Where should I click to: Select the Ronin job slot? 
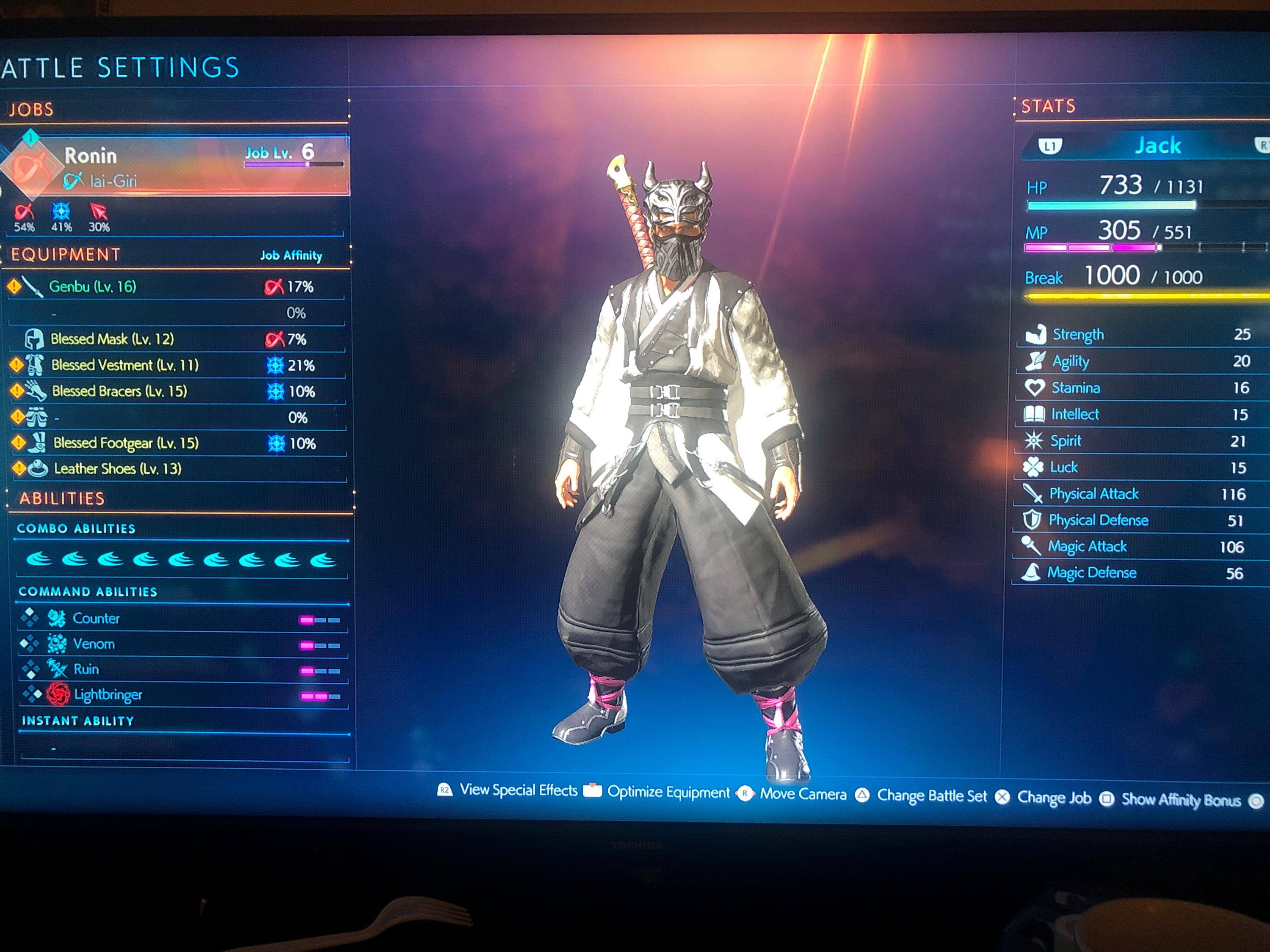point(178,165)
